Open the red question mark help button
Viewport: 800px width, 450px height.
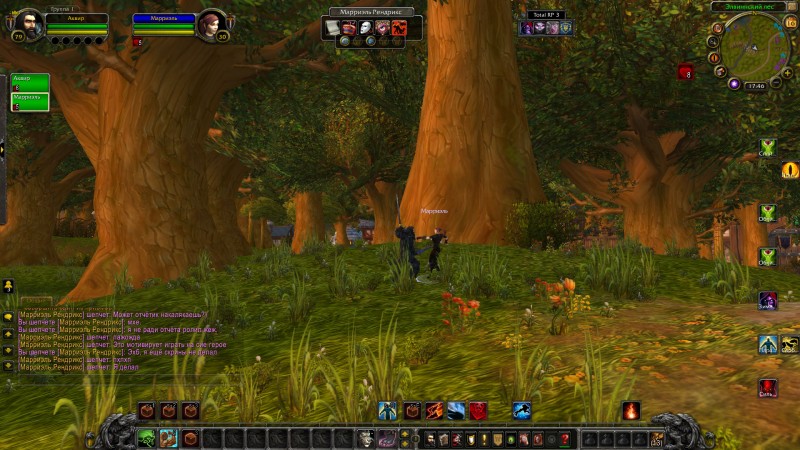click(x=564, y=438)
